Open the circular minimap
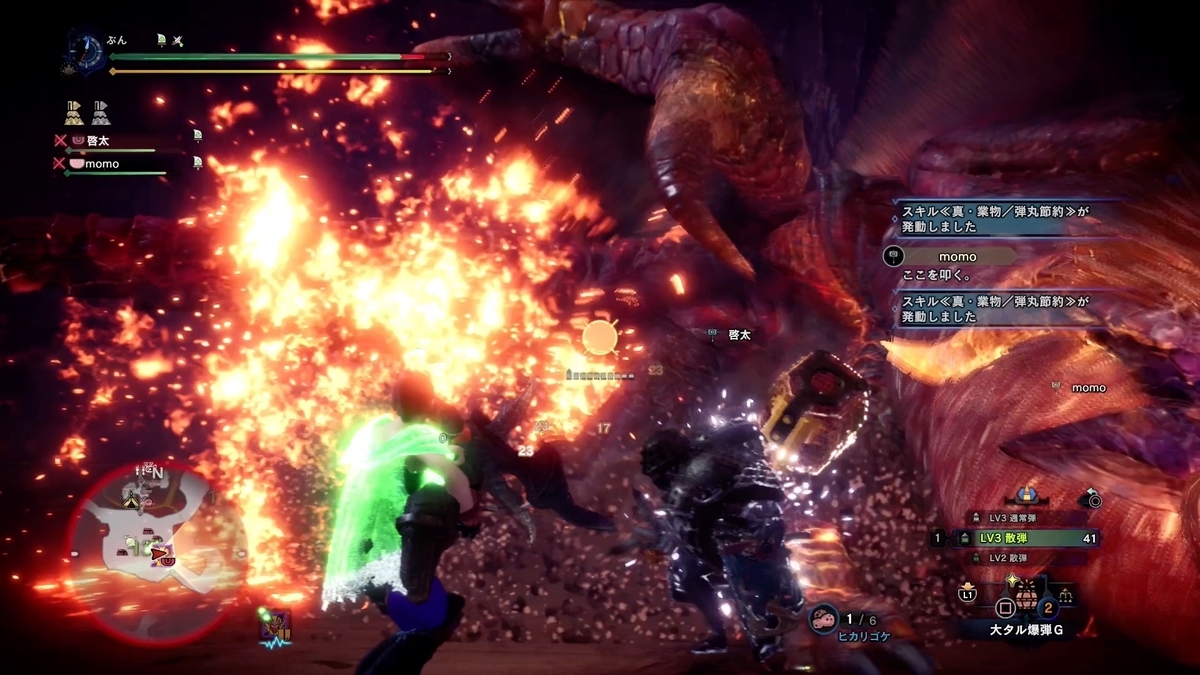This screenshot has width=1200, height=675. (x=155, y=540)
